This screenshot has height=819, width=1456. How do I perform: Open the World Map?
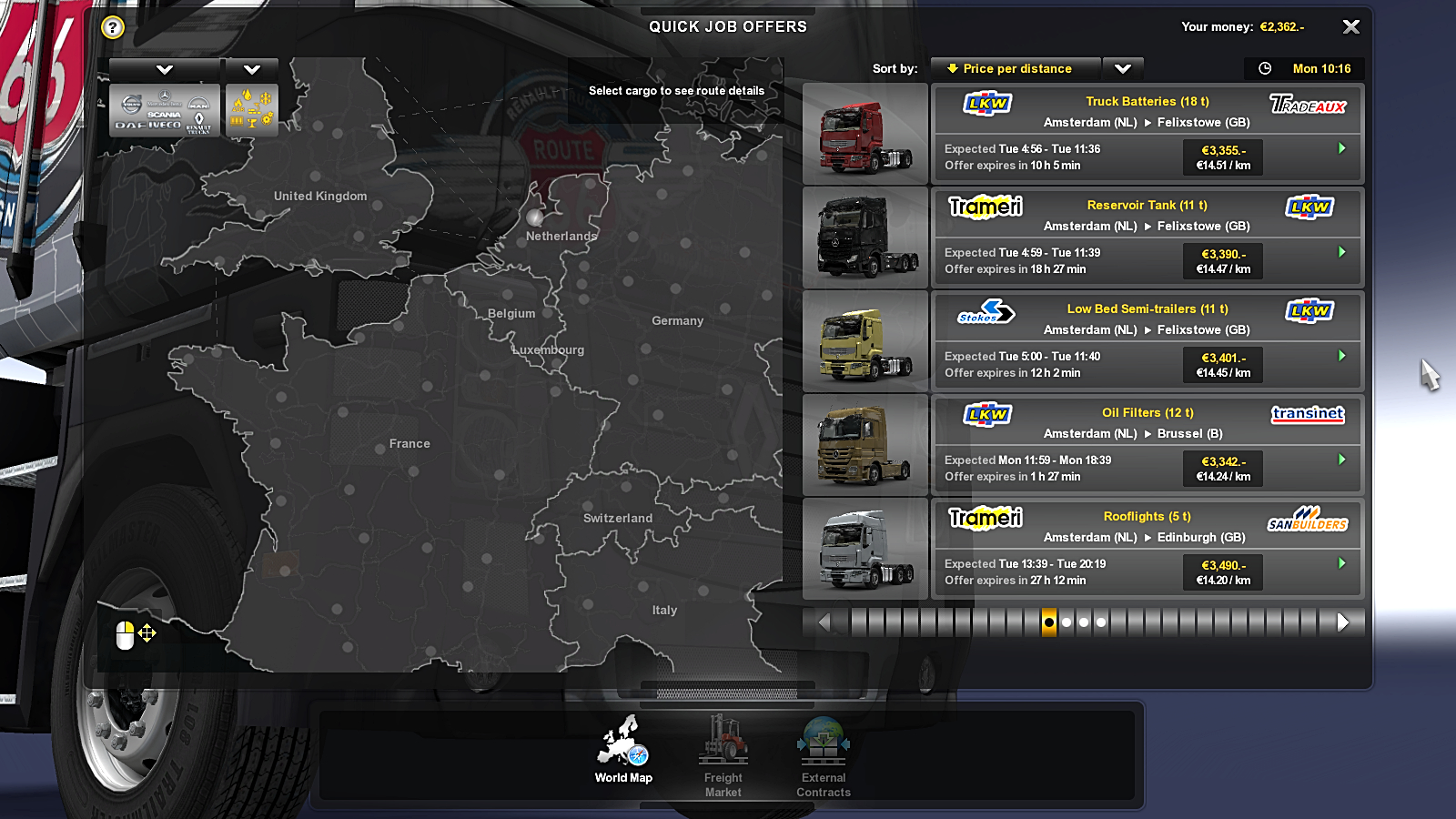[623, 750]
